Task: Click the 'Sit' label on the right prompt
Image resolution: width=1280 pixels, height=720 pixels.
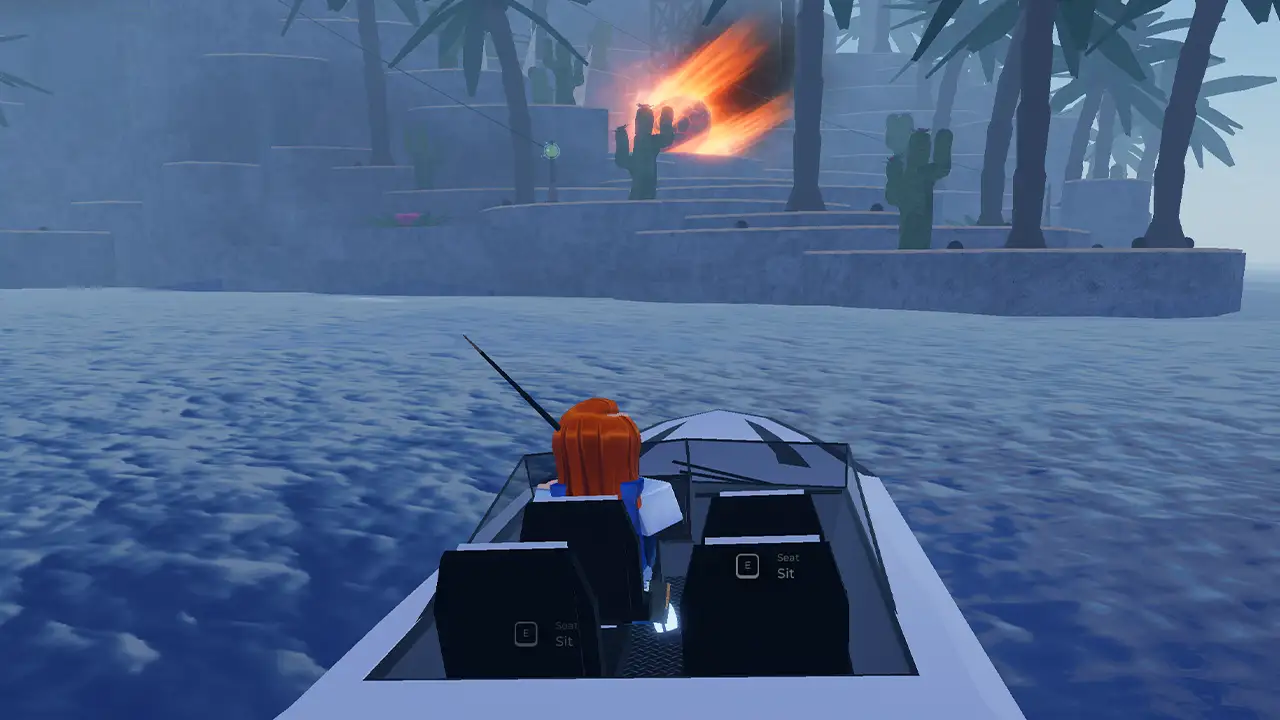Action: [785, 573]
